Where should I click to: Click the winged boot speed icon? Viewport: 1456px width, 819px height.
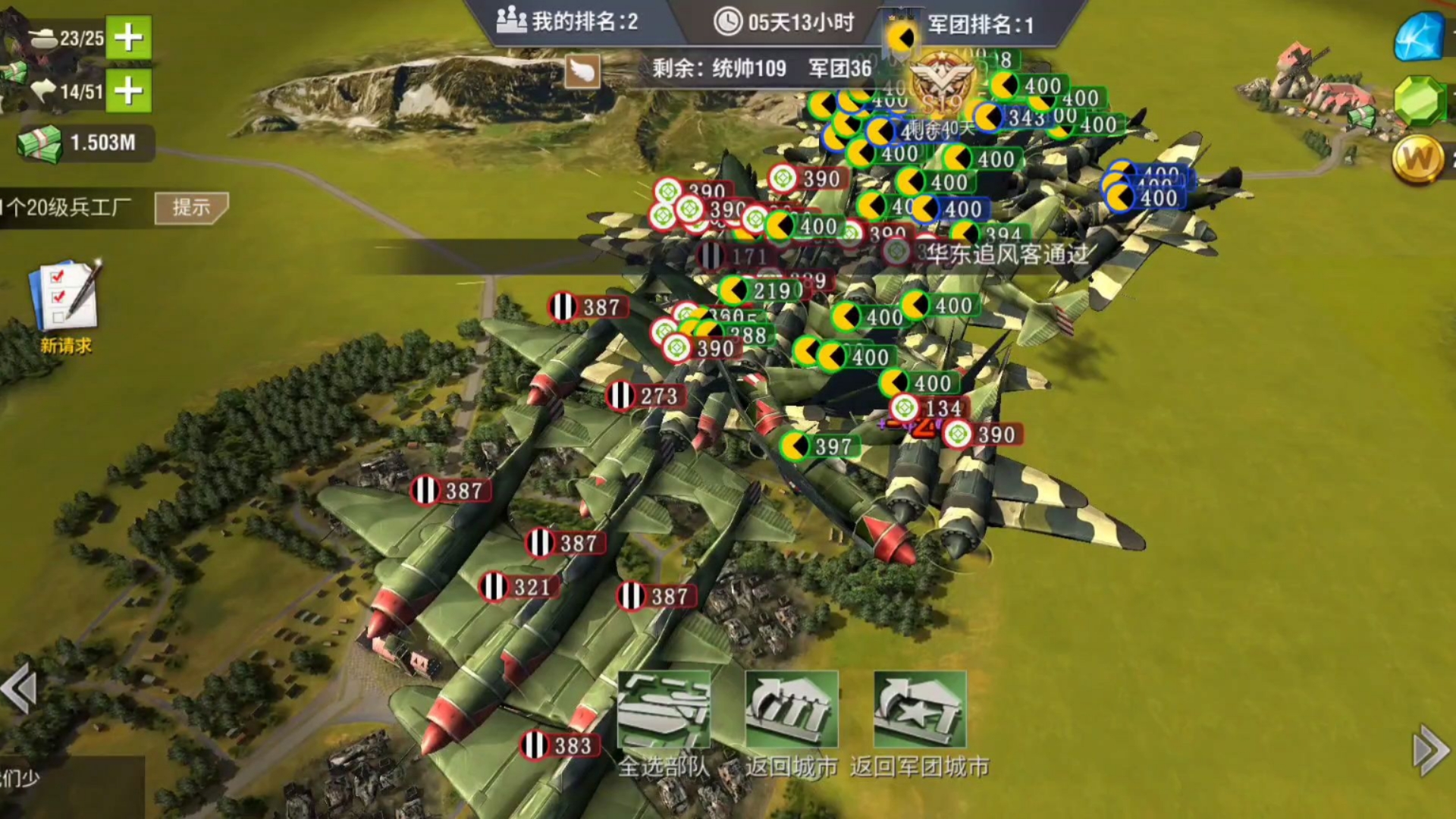pos(582,71)
